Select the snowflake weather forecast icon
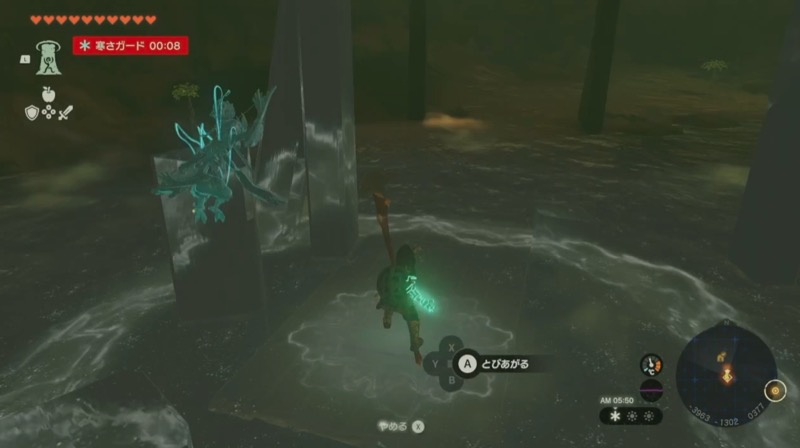800x448 pixels. (x=614, y=415)
